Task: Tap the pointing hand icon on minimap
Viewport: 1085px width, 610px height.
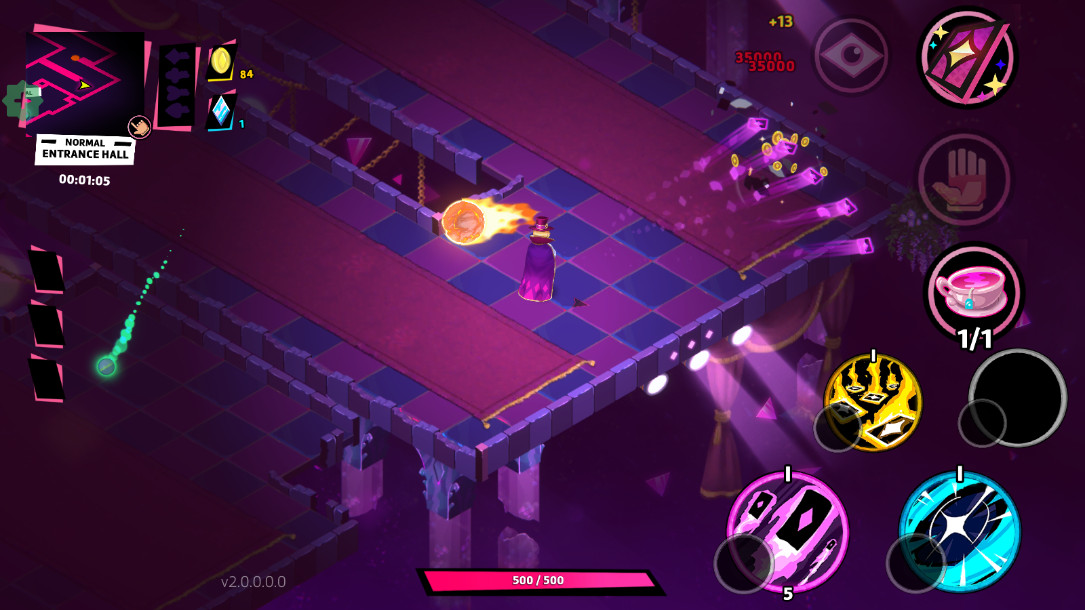Action: point(139,127)
